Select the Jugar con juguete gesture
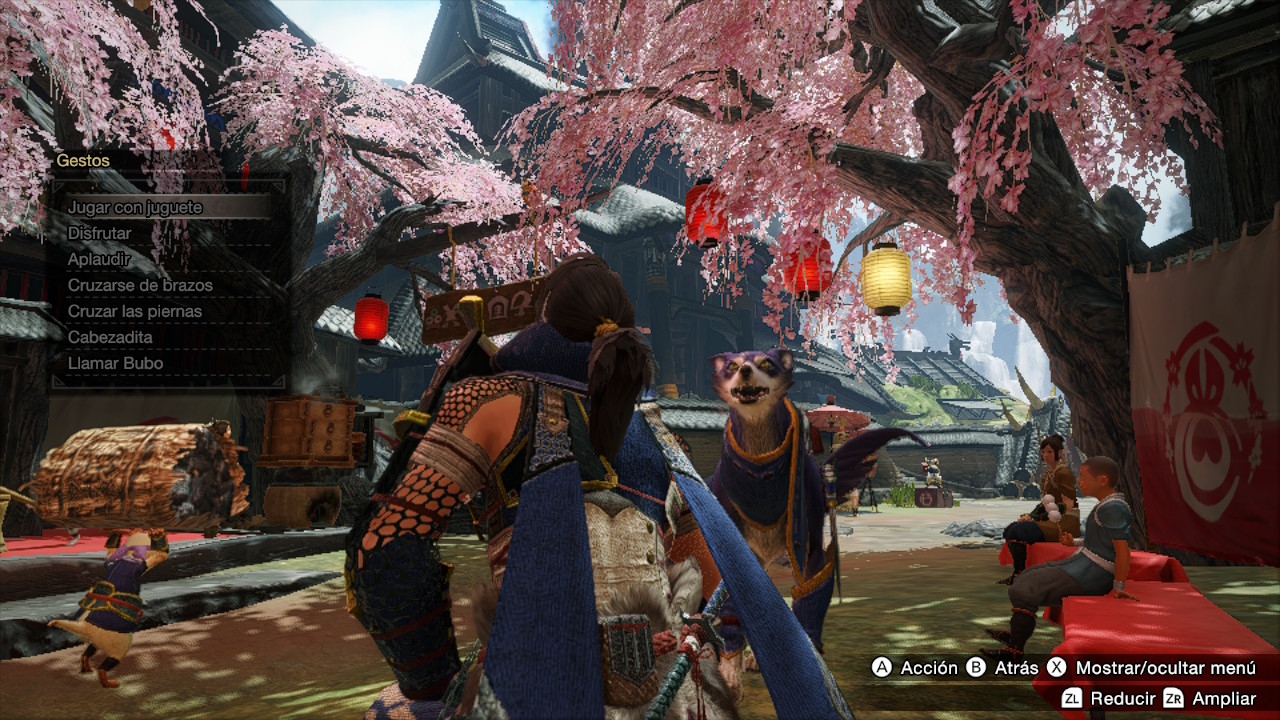This screenshot has width=1280, height=720. tap(135, 207)
